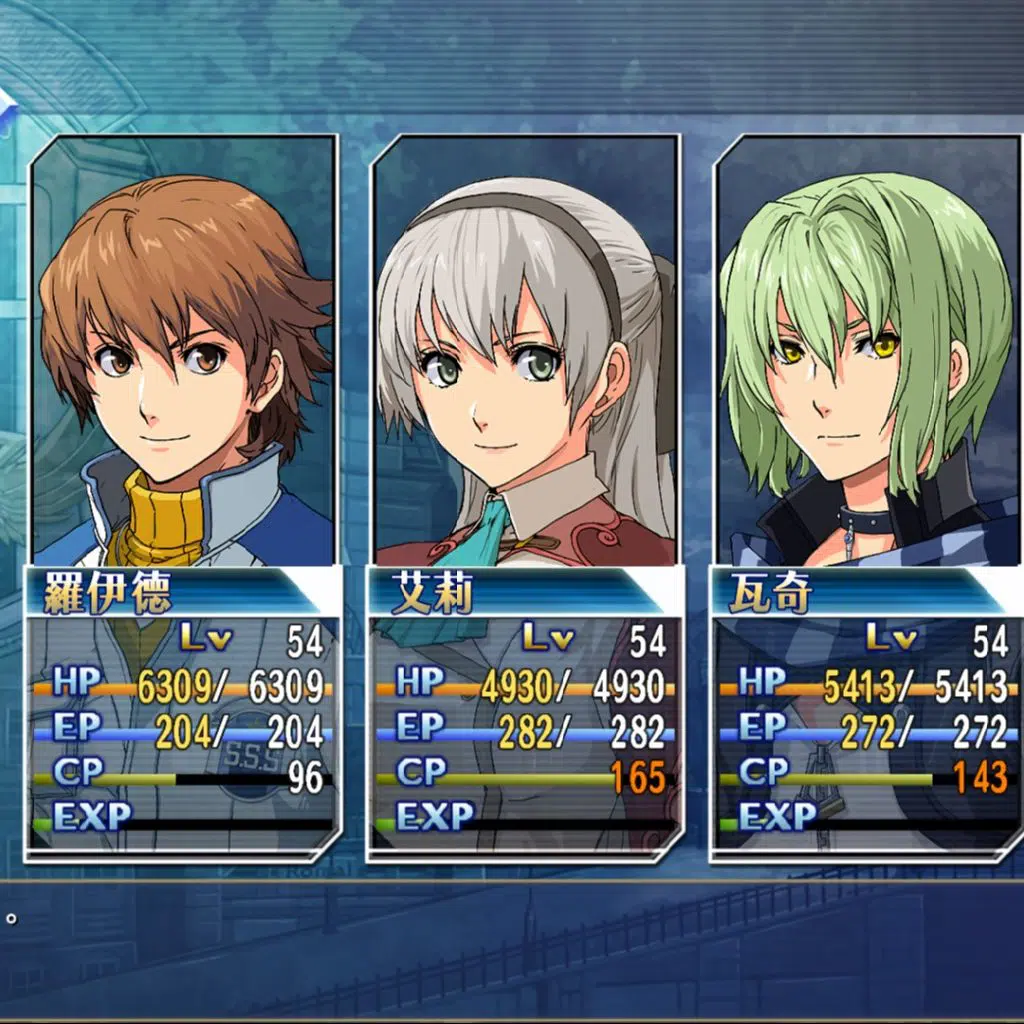Pick 瓦奇's character card

coord(866,498)
